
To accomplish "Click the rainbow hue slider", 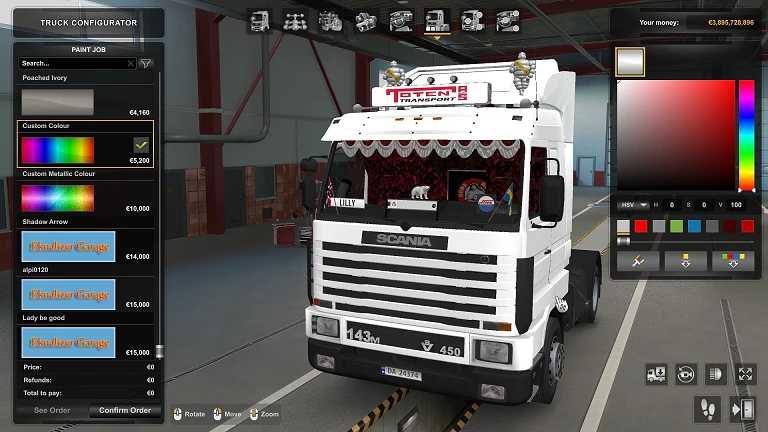I will (746, 135).
